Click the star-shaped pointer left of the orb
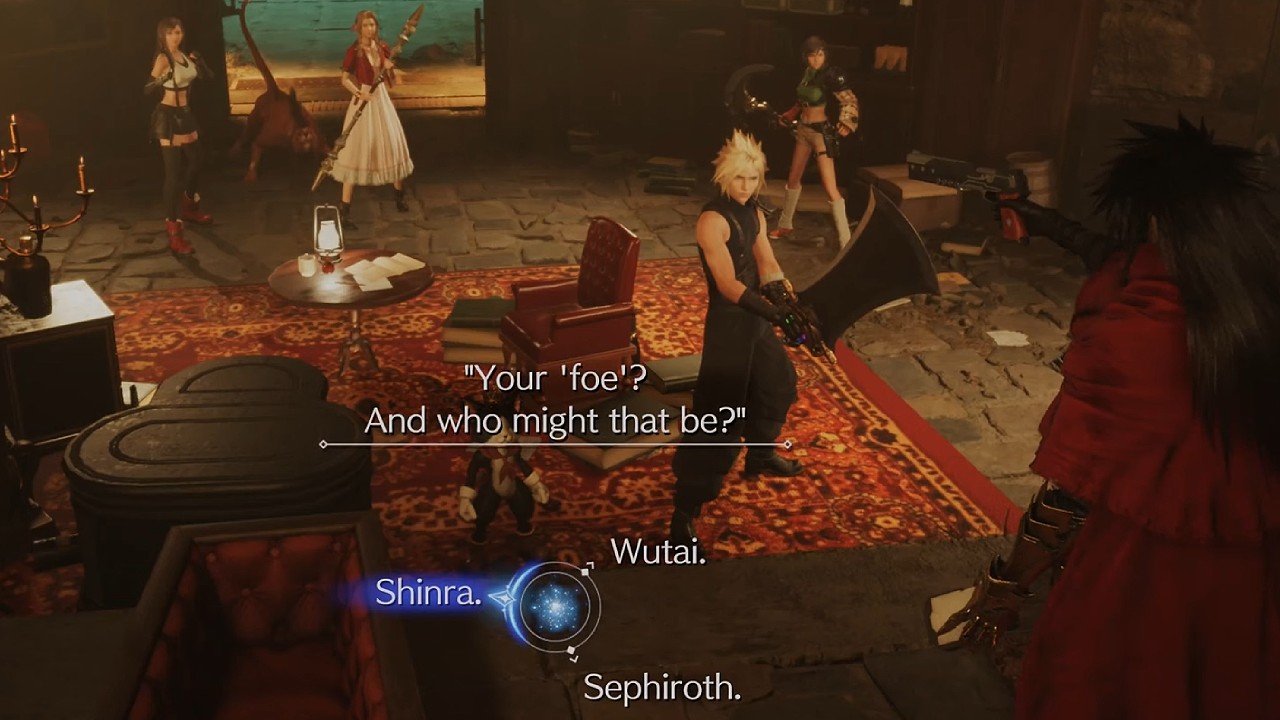1280x720 pixels. (x=504, y=597)
